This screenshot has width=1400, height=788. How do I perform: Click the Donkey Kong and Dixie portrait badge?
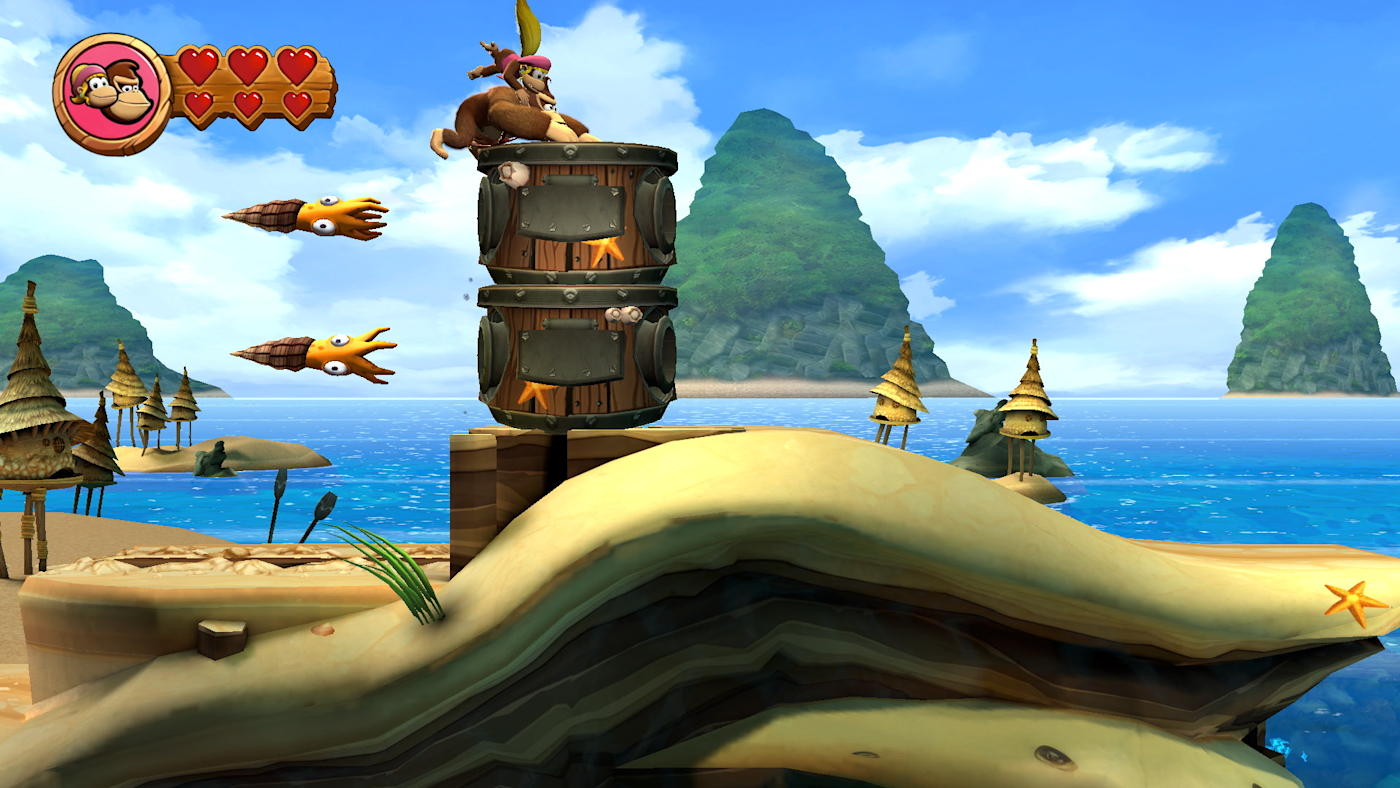[112, 93]
